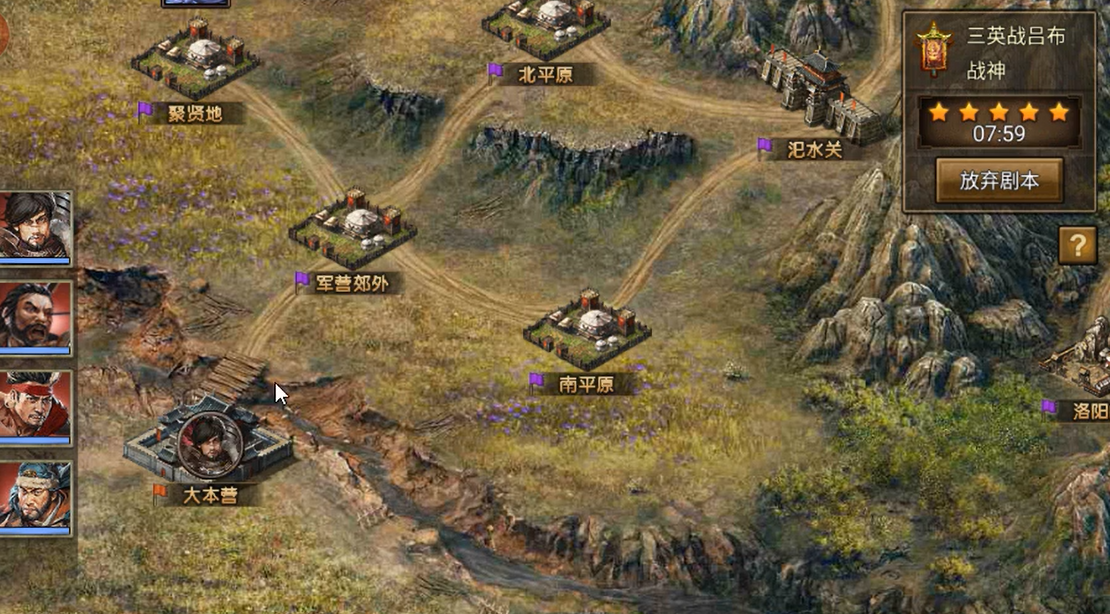Select the hero portrait with blue headscarf

click(35, 495)
